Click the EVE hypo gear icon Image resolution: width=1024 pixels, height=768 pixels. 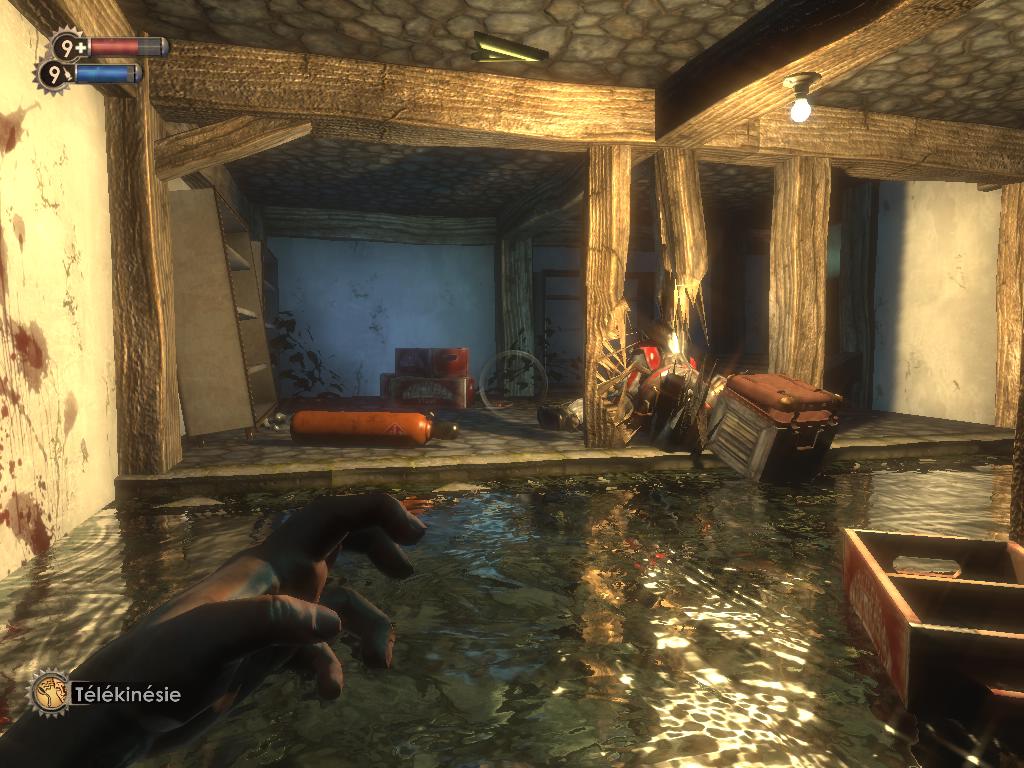54,73
